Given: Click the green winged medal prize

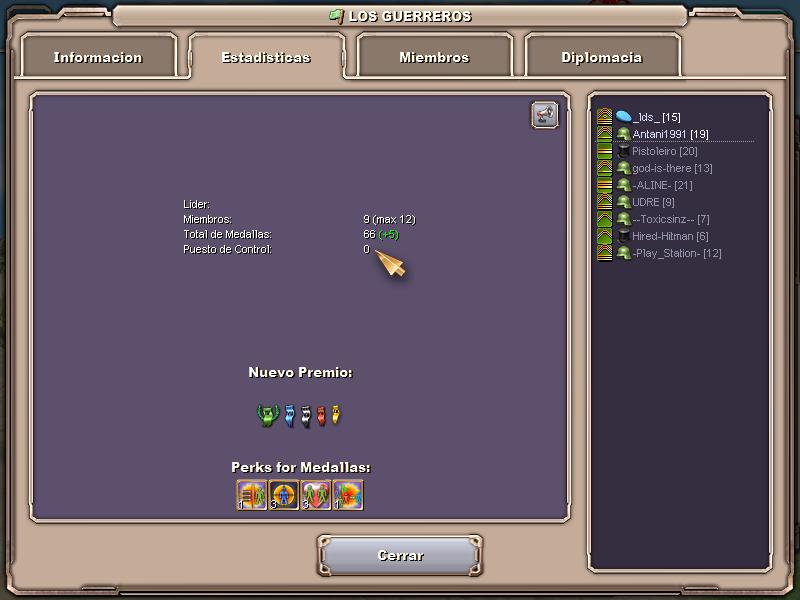Looking at the screenshot, I should coord(267,415).
